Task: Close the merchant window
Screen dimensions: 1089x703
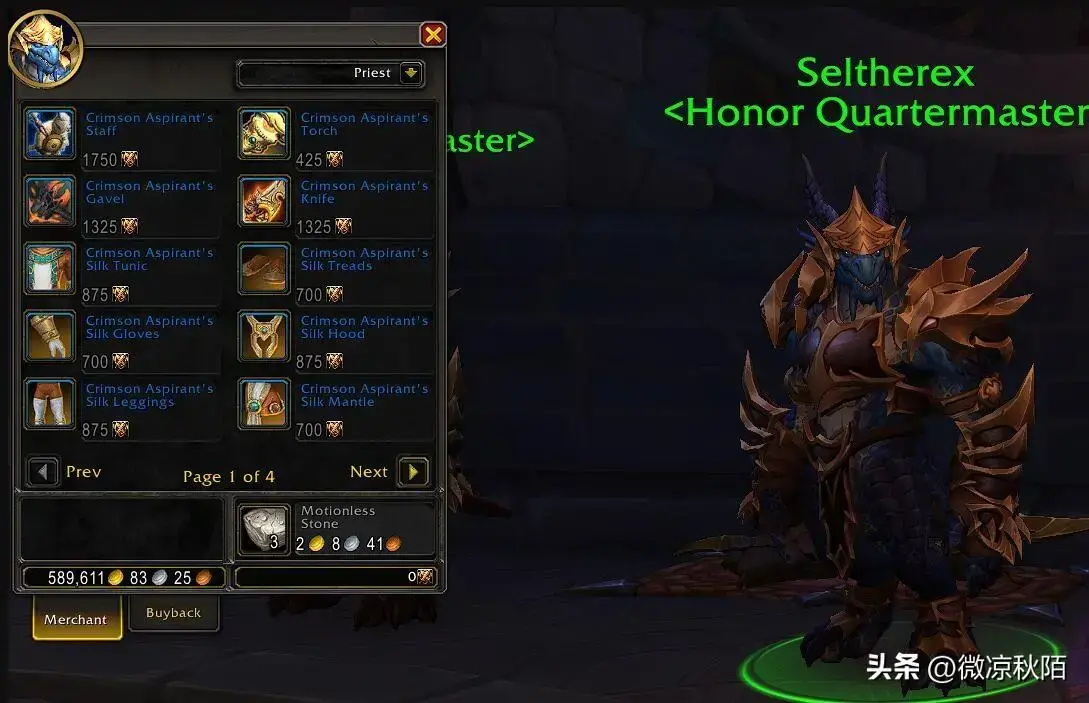Action: point(433,36)
